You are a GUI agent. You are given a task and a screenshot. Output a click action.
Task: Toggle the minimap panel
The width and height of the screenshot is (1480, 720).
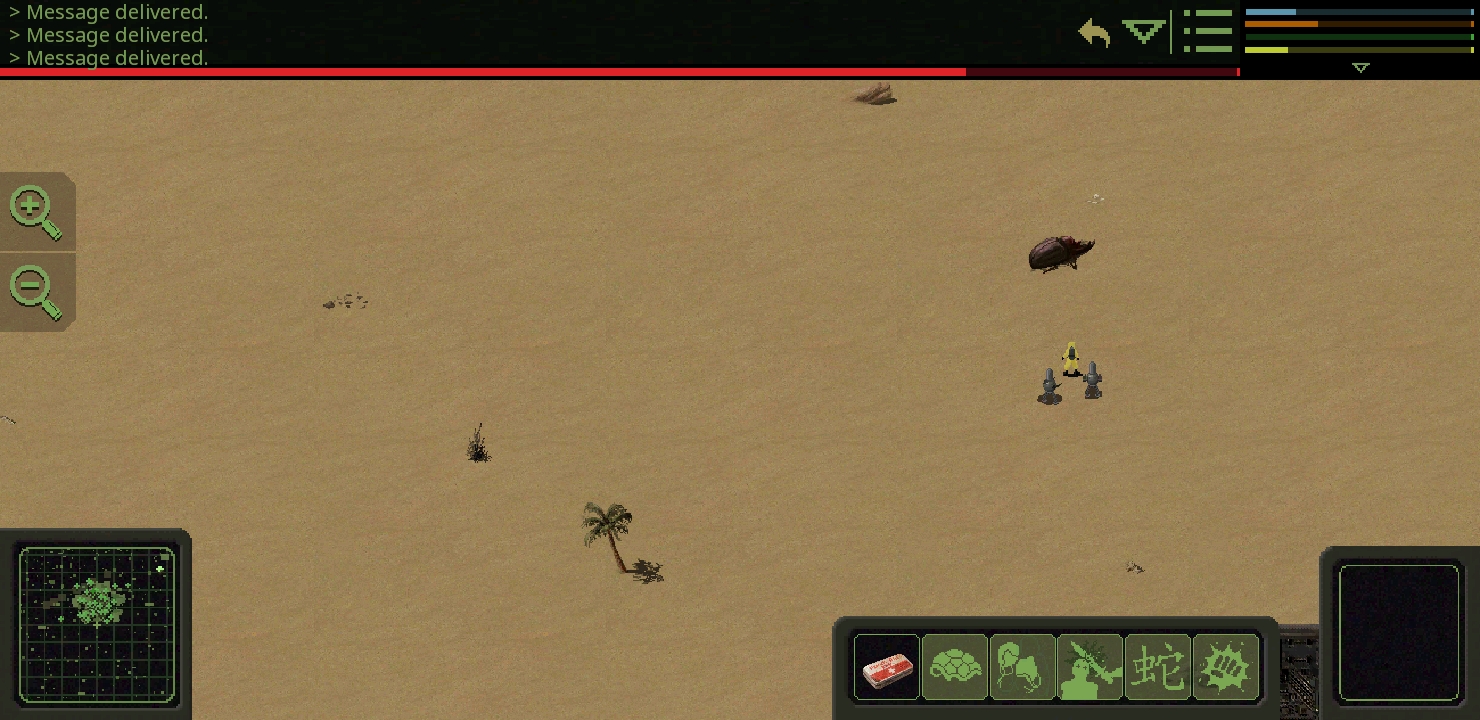(97, 626)
